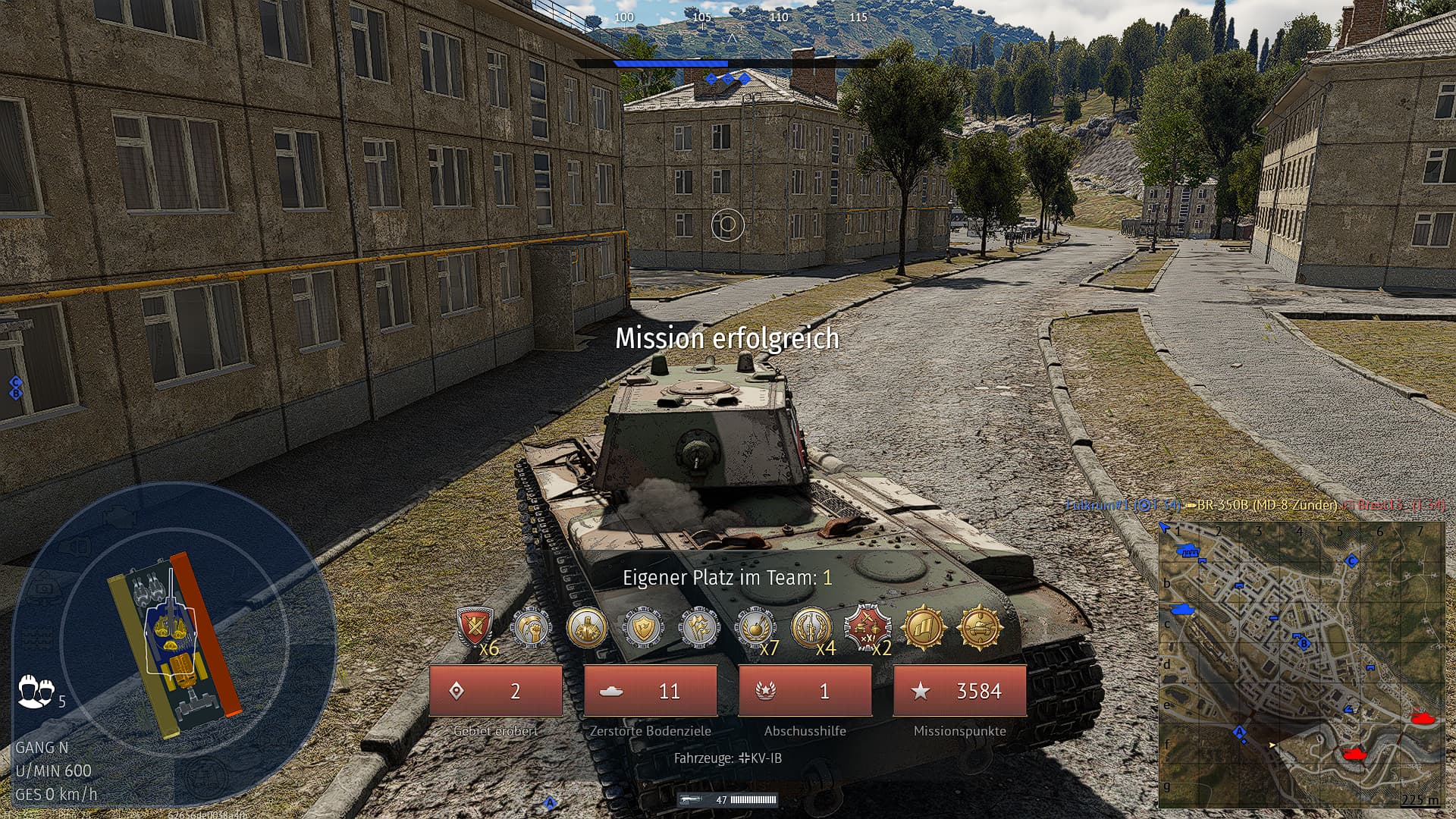Inspect the red tank-and-plane award marked x2

point(867,627)
